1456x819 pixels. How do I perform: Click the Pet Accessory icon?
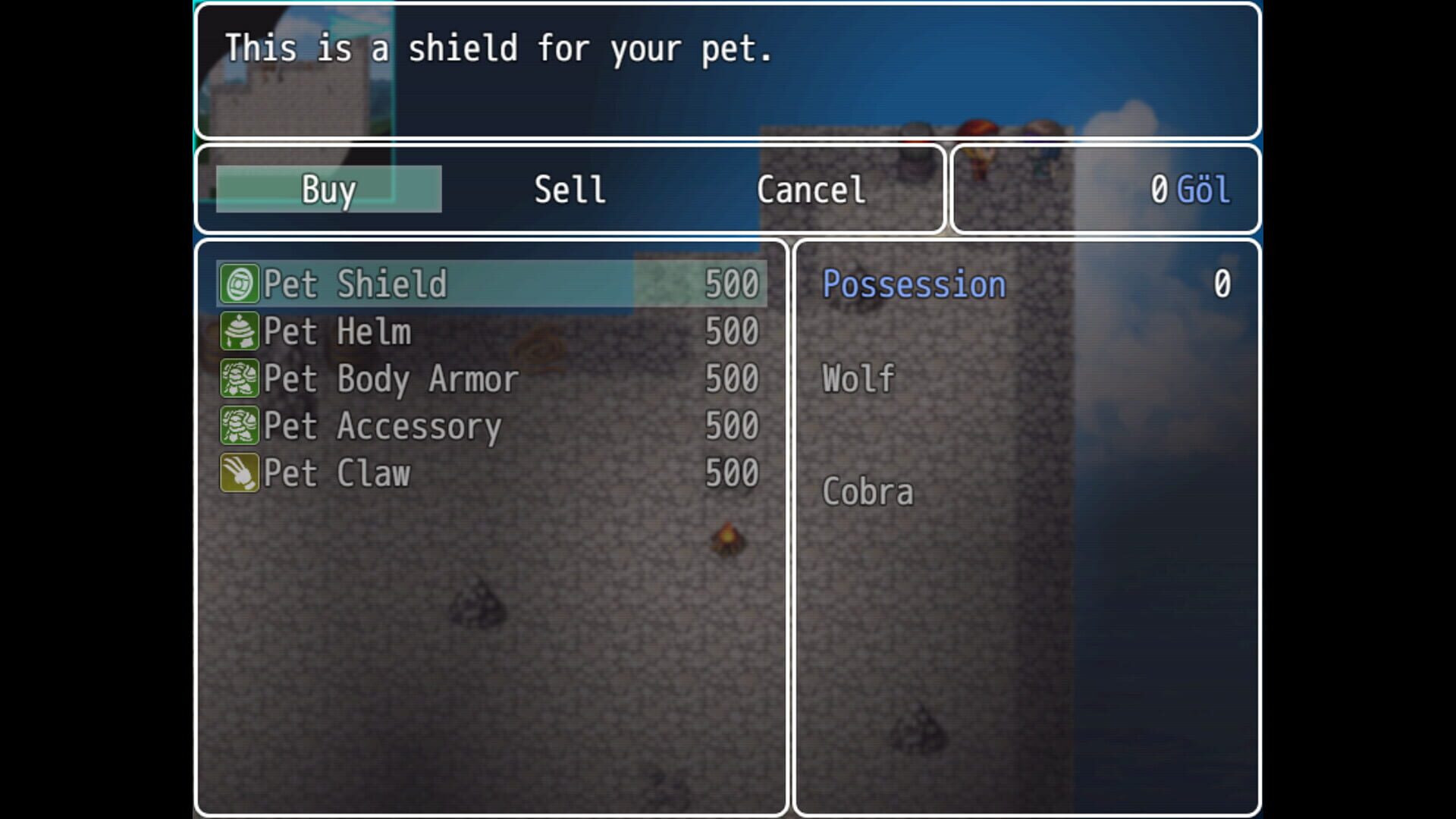click(239, 426)
